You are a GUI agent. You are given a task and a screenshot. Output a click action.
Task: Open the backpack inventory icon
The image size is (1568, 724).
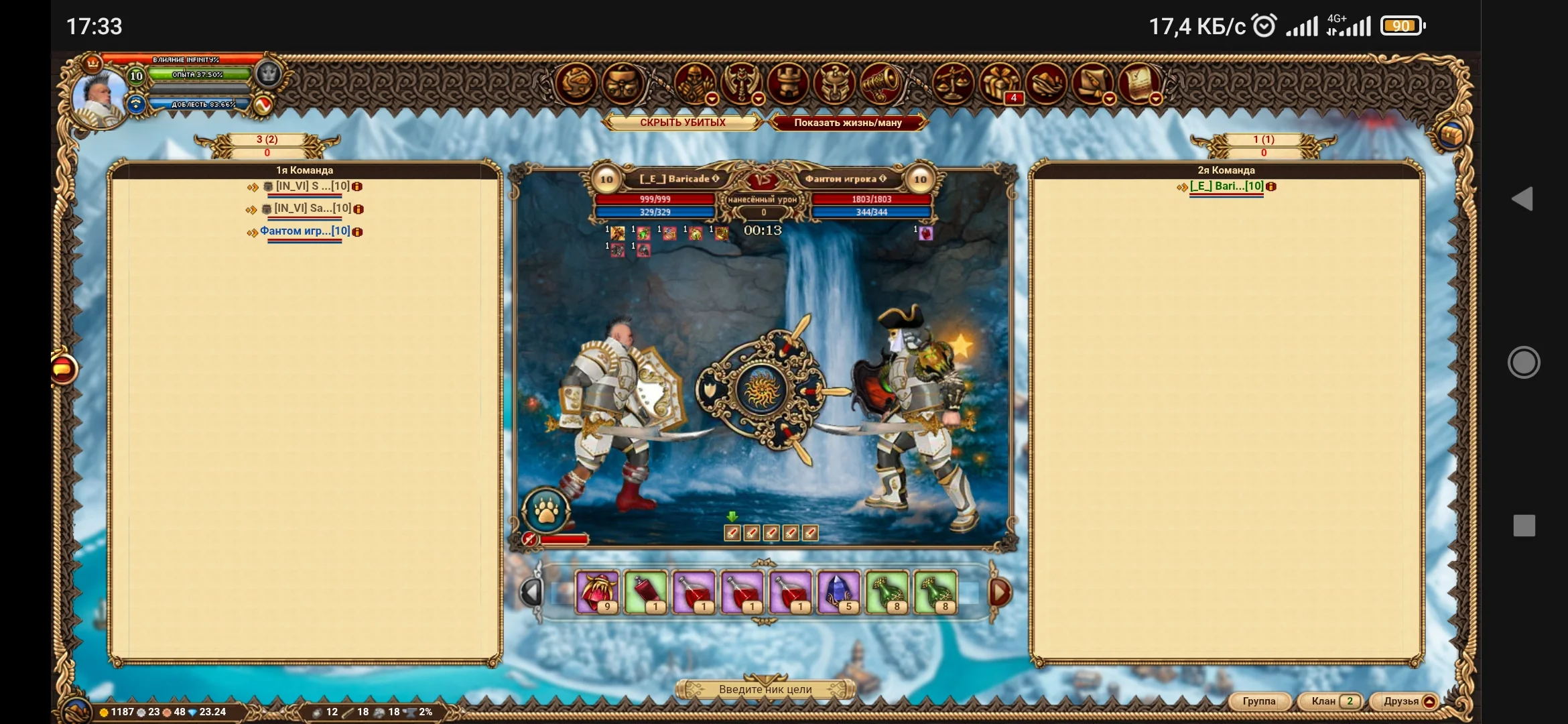[x=623, y=84]
